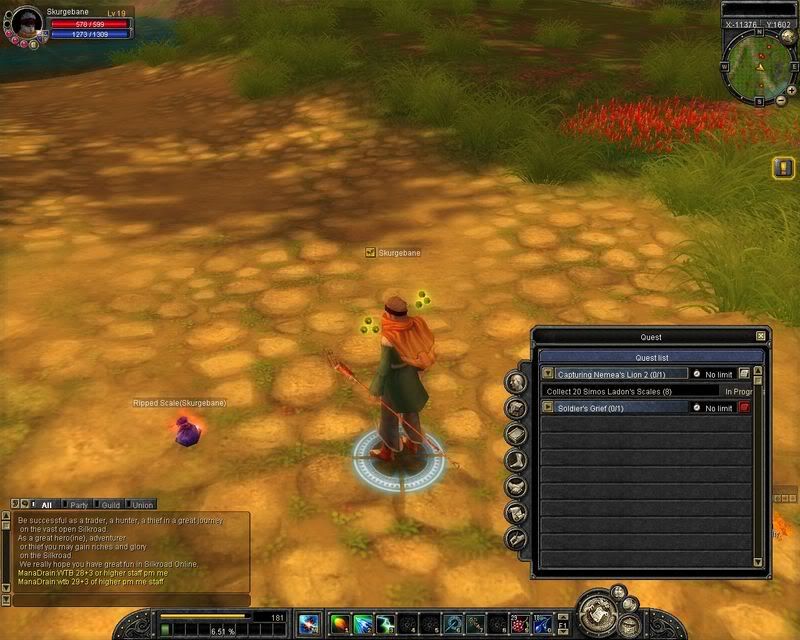Zoom out the minimap with the minus button
Viewport: 800px width, 640px height.
pyautogui.click(x=780, y=101)
